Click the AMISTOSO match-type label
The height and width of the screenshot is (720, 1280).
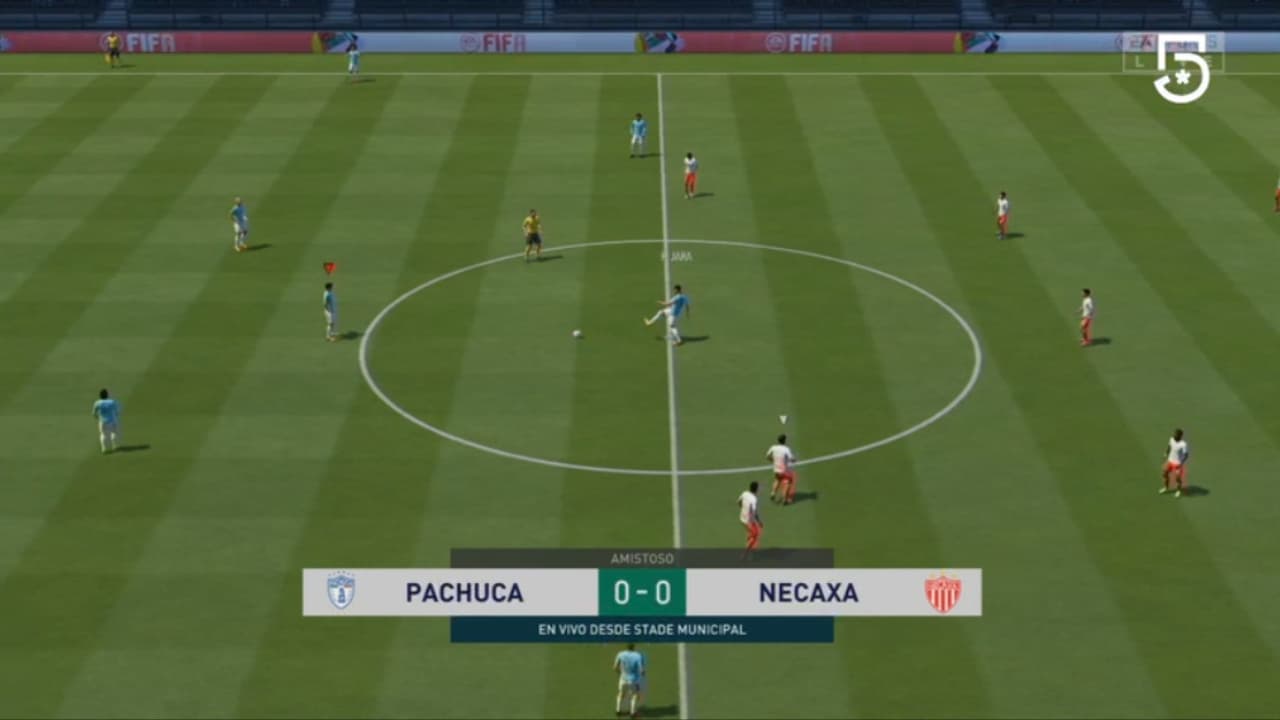(x=641, y=558)
